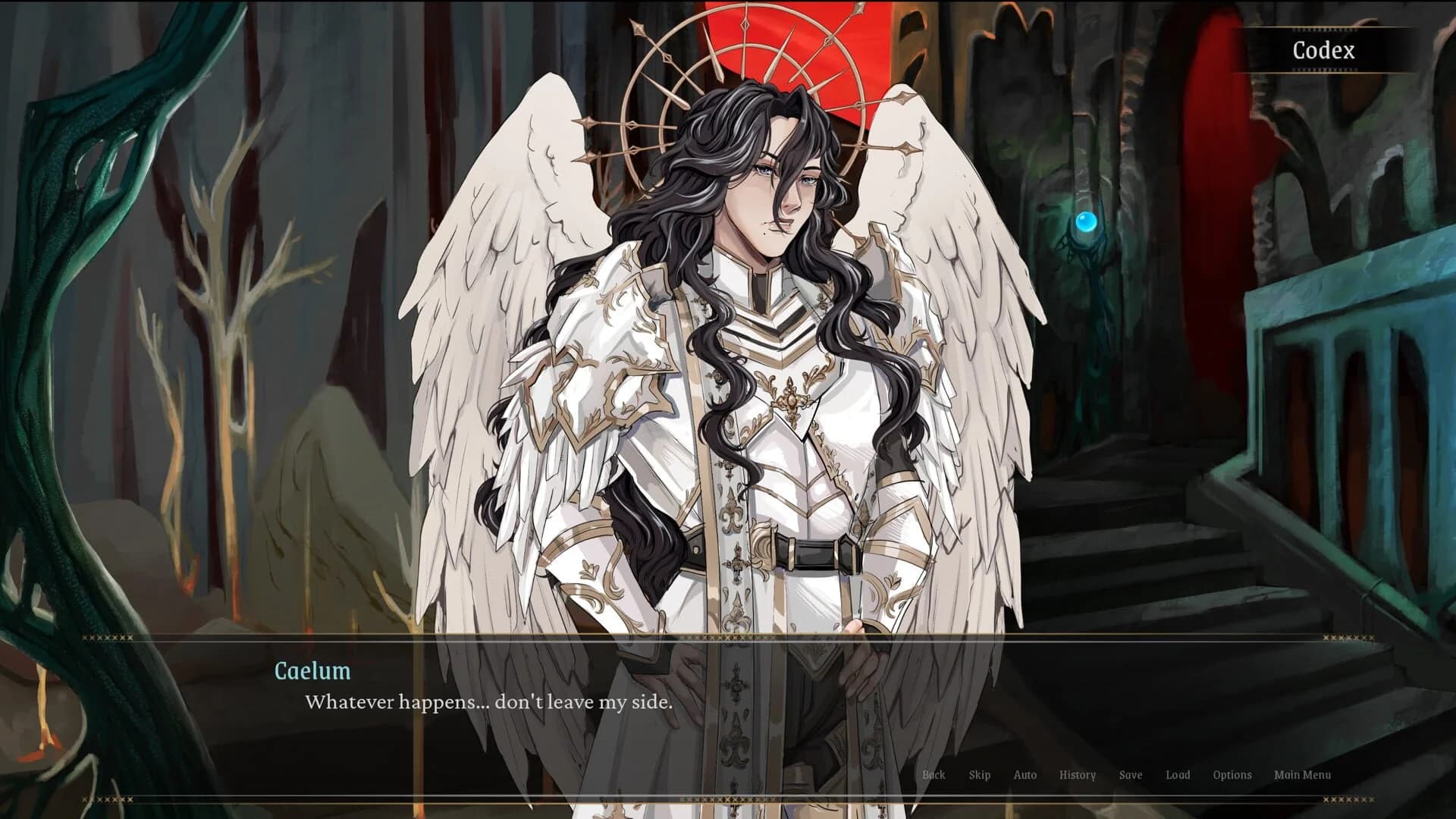Open the Codex

coord(1323,52)
